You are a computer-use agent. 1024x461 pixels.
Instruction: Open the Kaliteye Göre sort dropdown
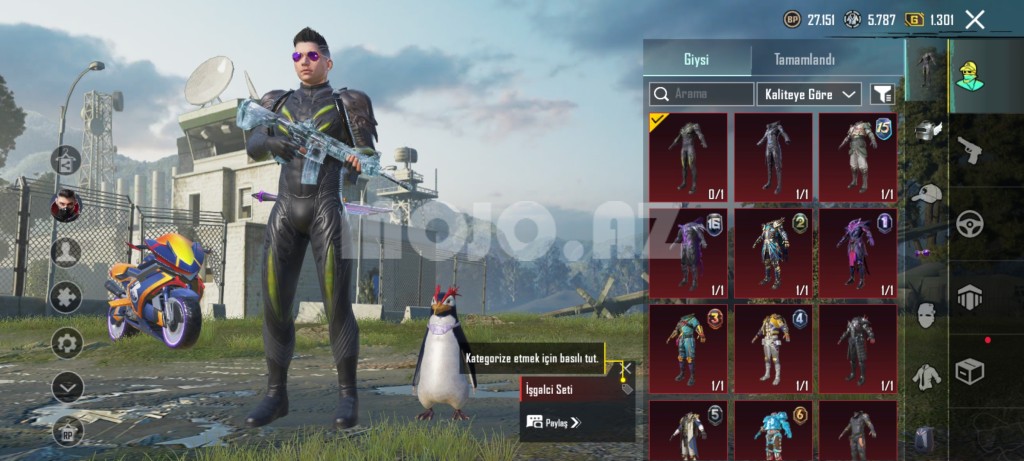pyautogui.click(x=809, y=94)
